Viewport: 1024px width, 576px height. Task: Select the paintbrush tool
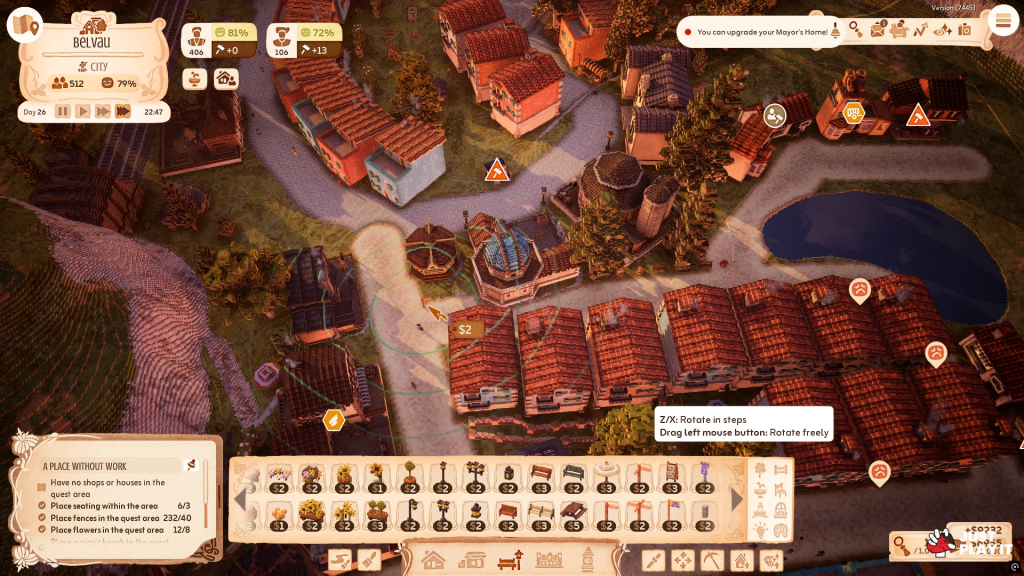(369, 560)
